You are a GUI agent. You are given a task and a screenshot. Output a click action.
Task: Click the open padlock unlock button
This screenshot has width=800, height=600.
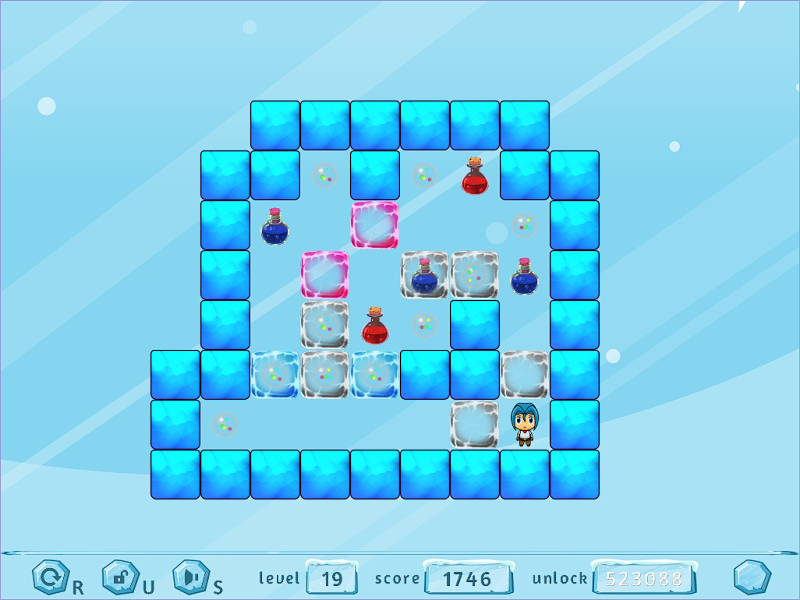point(119,577)
